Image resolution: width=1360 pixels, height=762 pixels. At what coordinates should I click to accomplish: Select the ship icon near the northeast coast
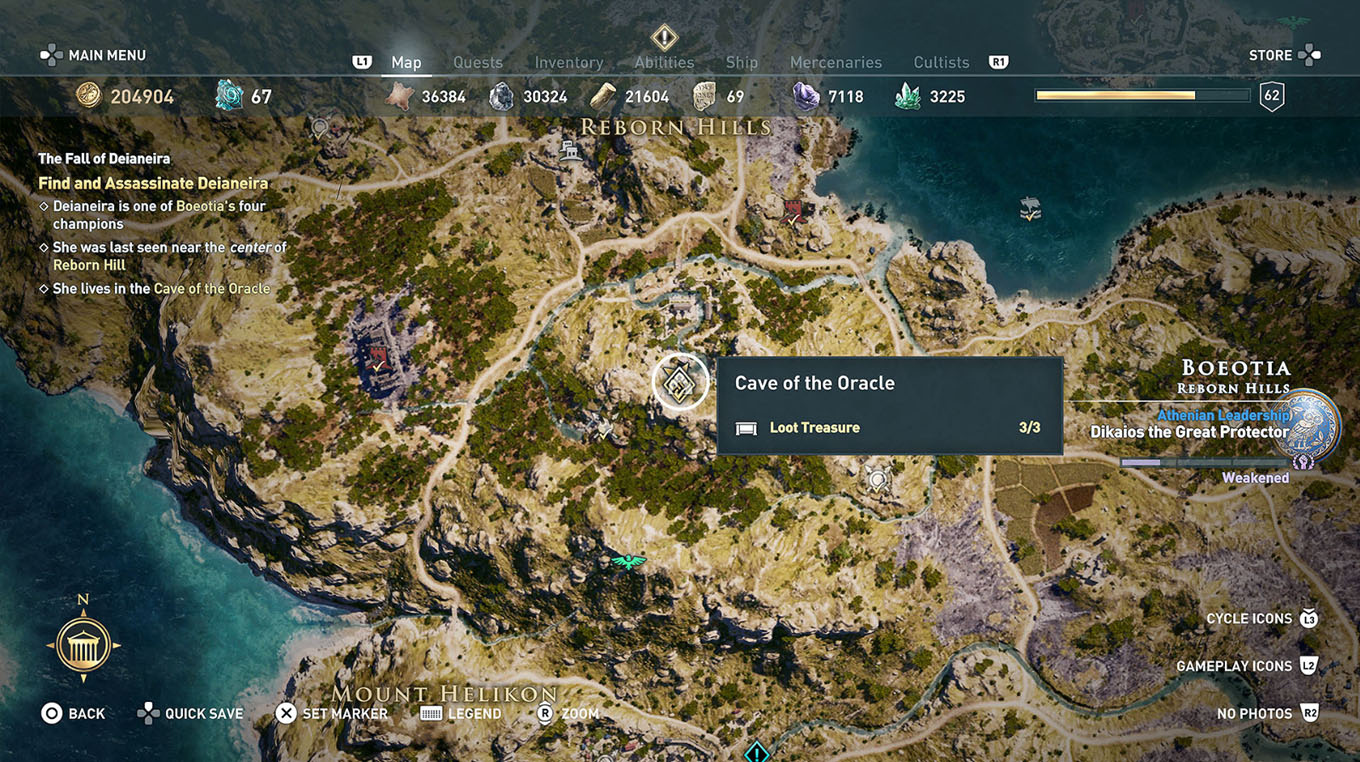[1029, 210]
